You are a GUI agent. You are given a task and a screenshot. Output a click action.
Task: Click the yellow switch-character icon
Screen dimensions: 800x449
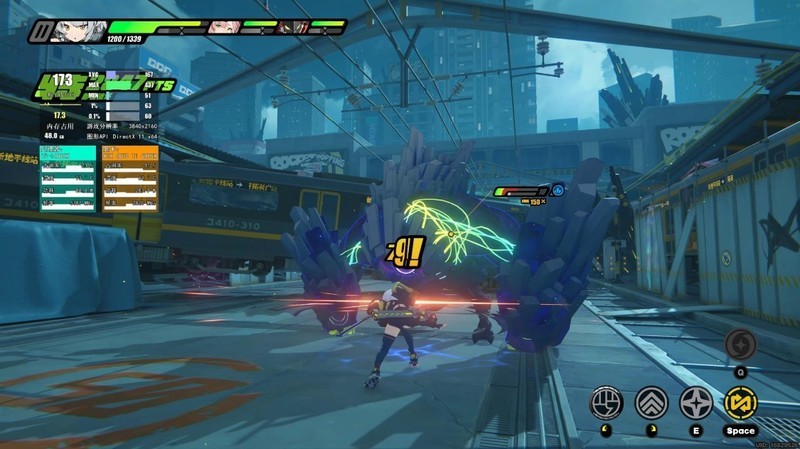click(741, 402)
